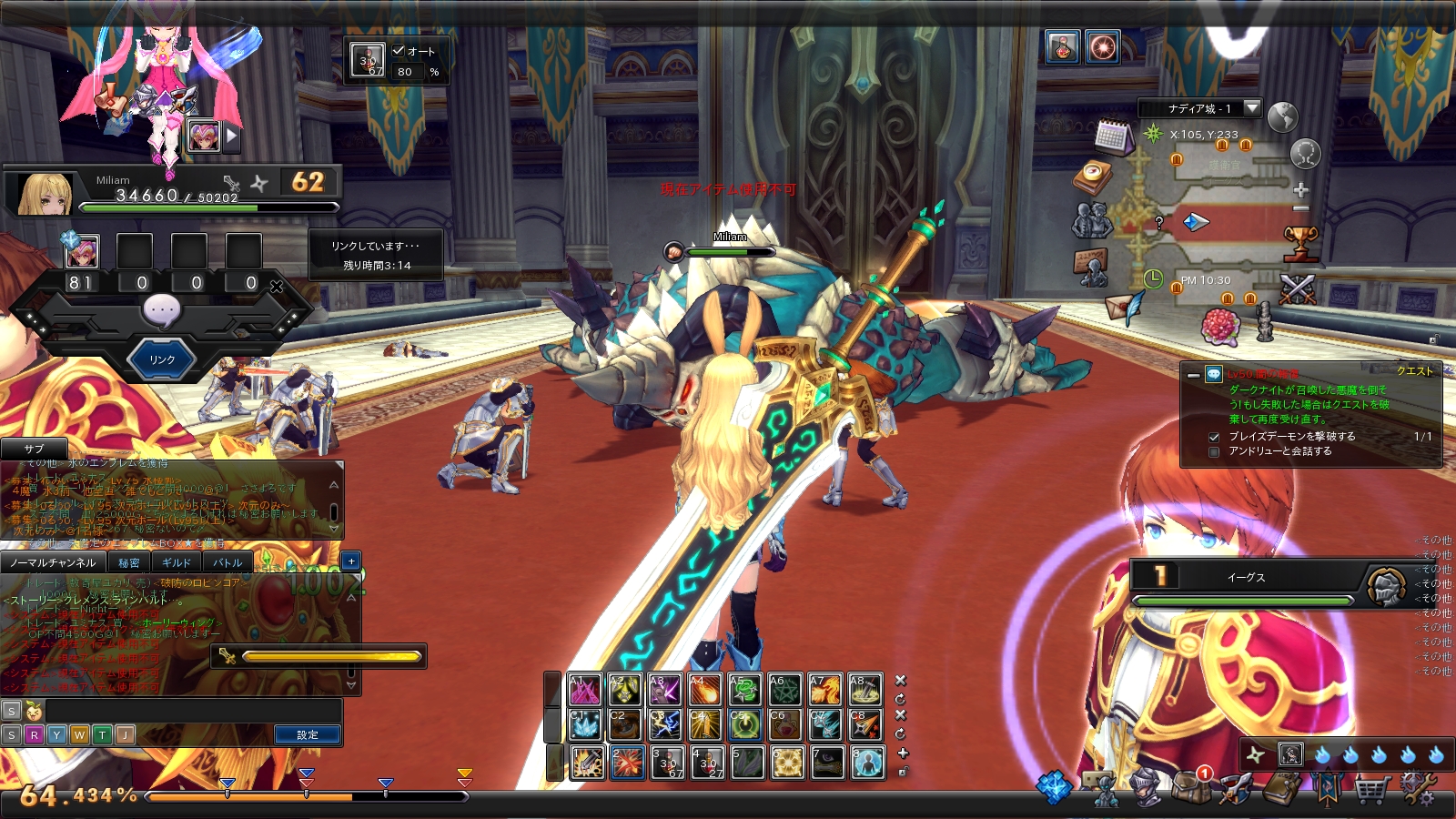Open the gear and wrench settings menu
1456x819 pixels.
1417,790
